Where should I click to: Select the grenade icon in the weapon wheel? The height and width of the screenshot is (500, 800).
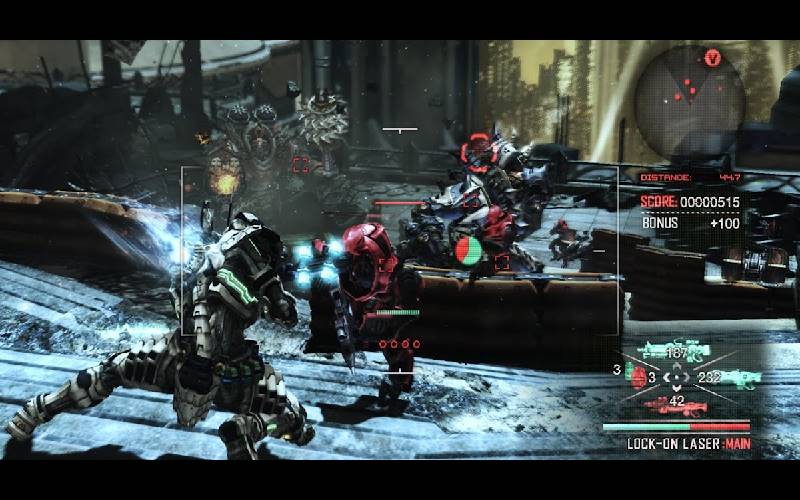click(x=637, y=377)
